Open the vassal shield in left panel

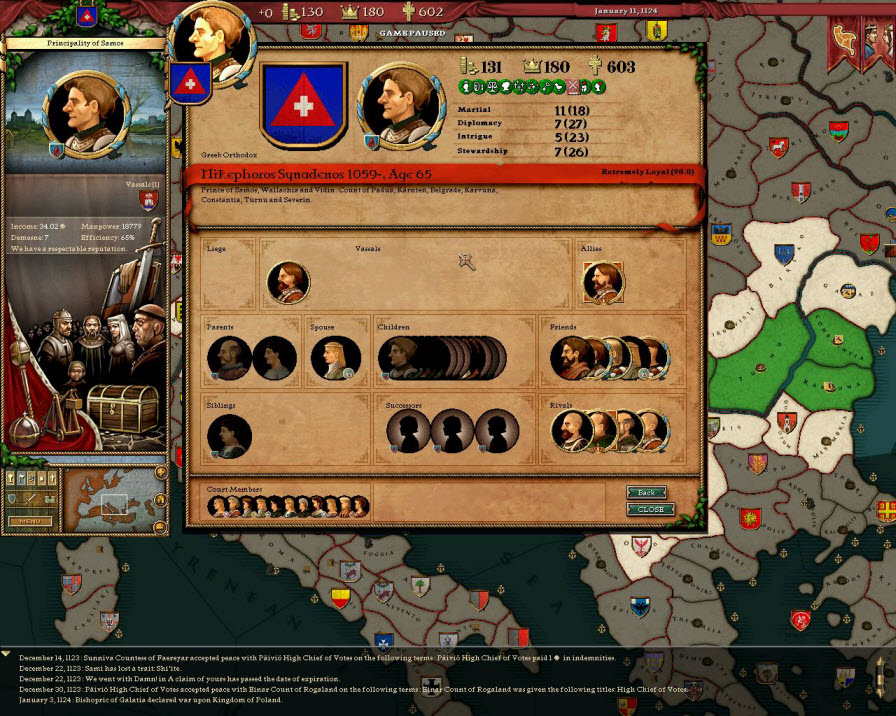[x=149, y=201]
